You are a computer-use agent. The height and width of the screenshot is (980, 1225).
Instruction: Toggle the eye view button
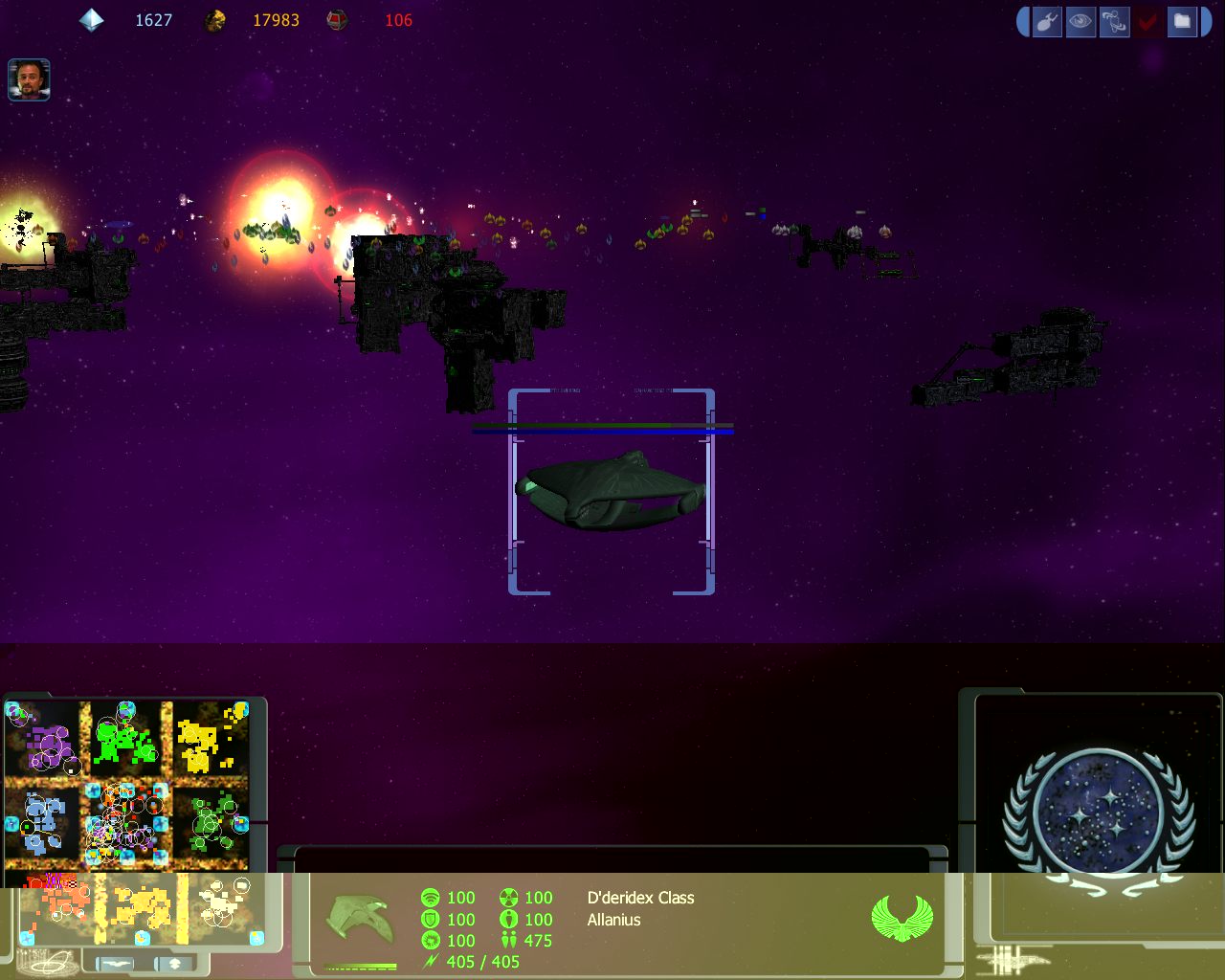point(1080,21)
